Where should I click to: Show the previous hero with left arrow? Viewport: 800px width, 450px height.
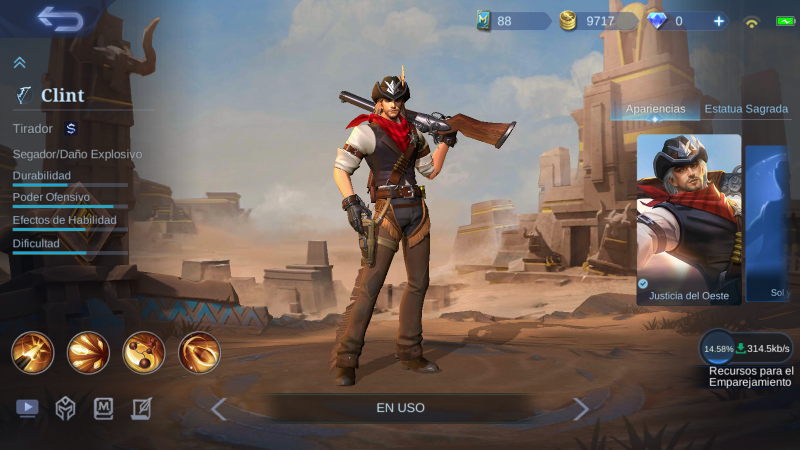(219, 408)
